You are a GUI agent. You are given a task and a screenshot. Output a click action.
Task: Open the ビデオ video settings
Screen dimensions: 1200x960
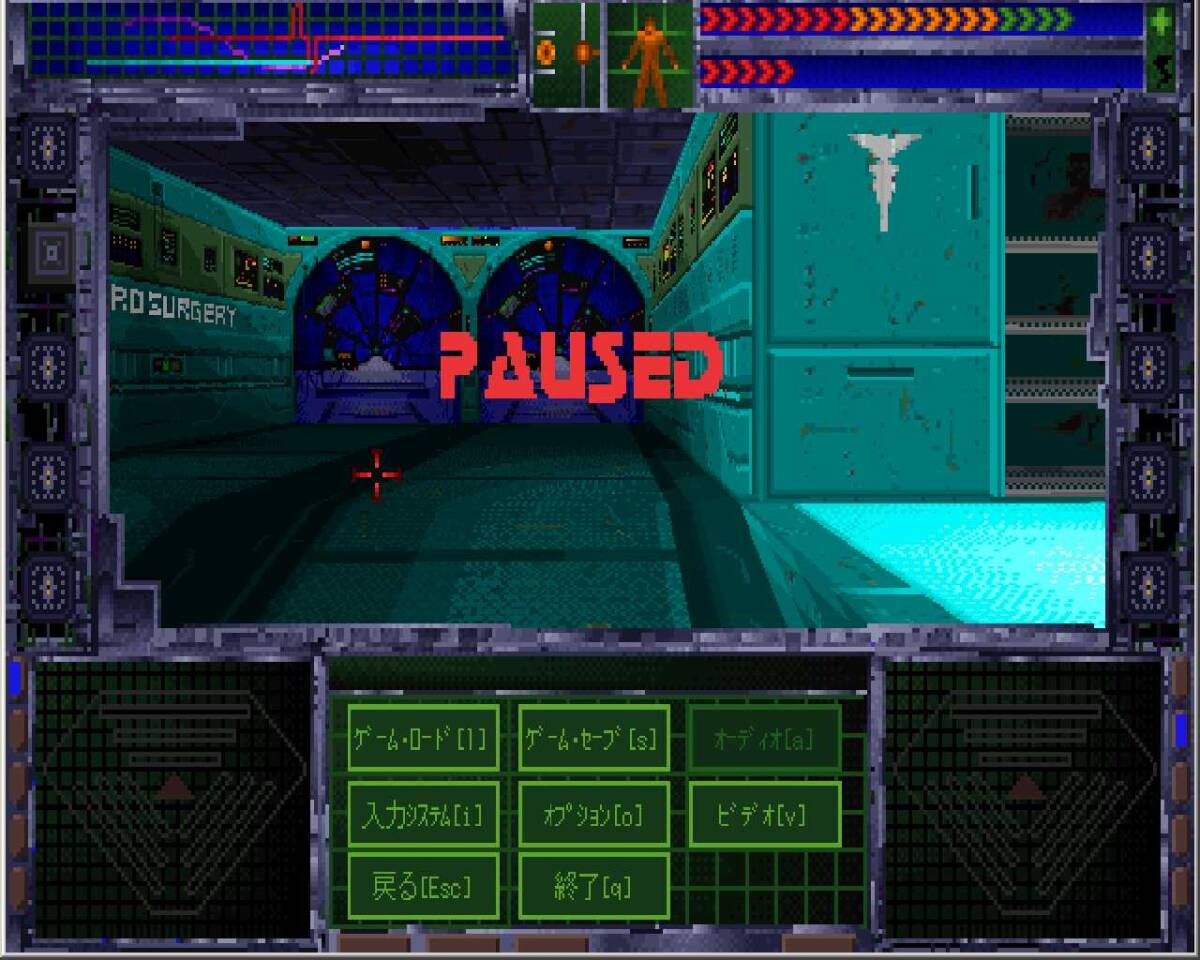(x=764, y=814)
